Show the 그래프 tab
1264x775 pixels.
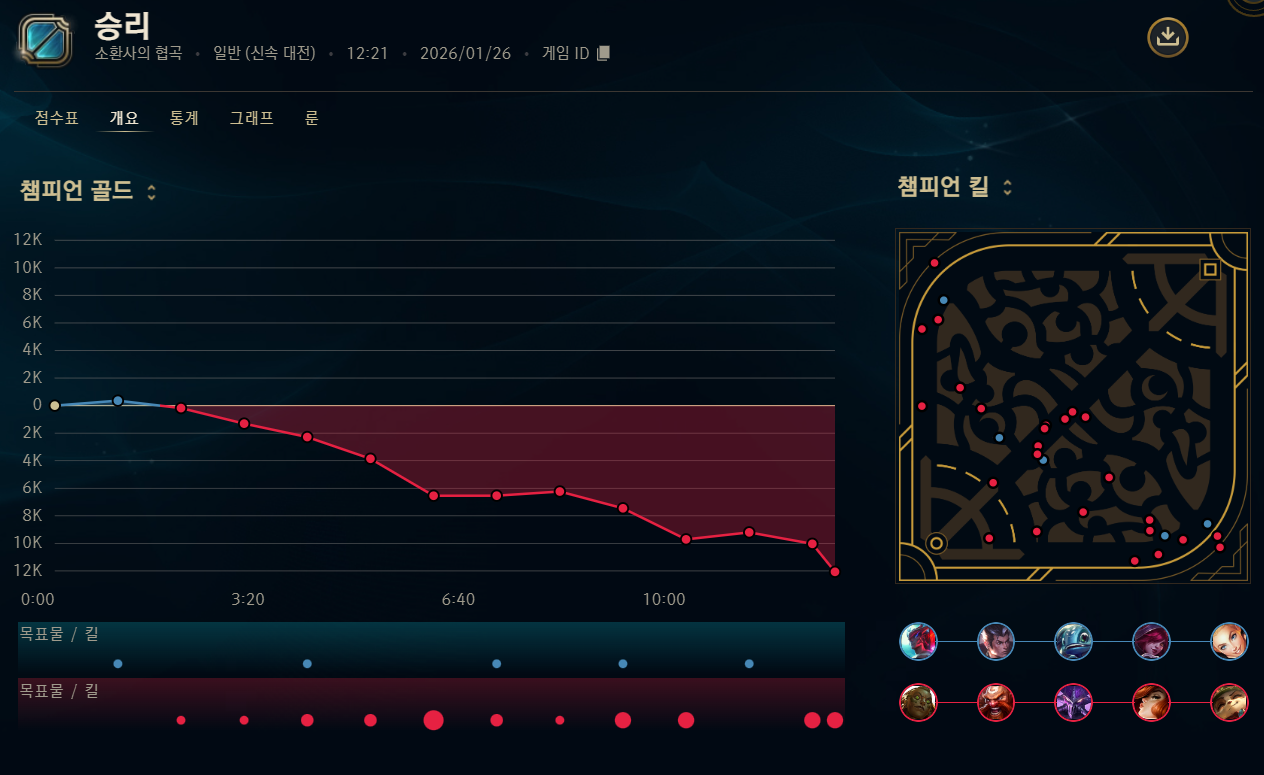(251, 118)
